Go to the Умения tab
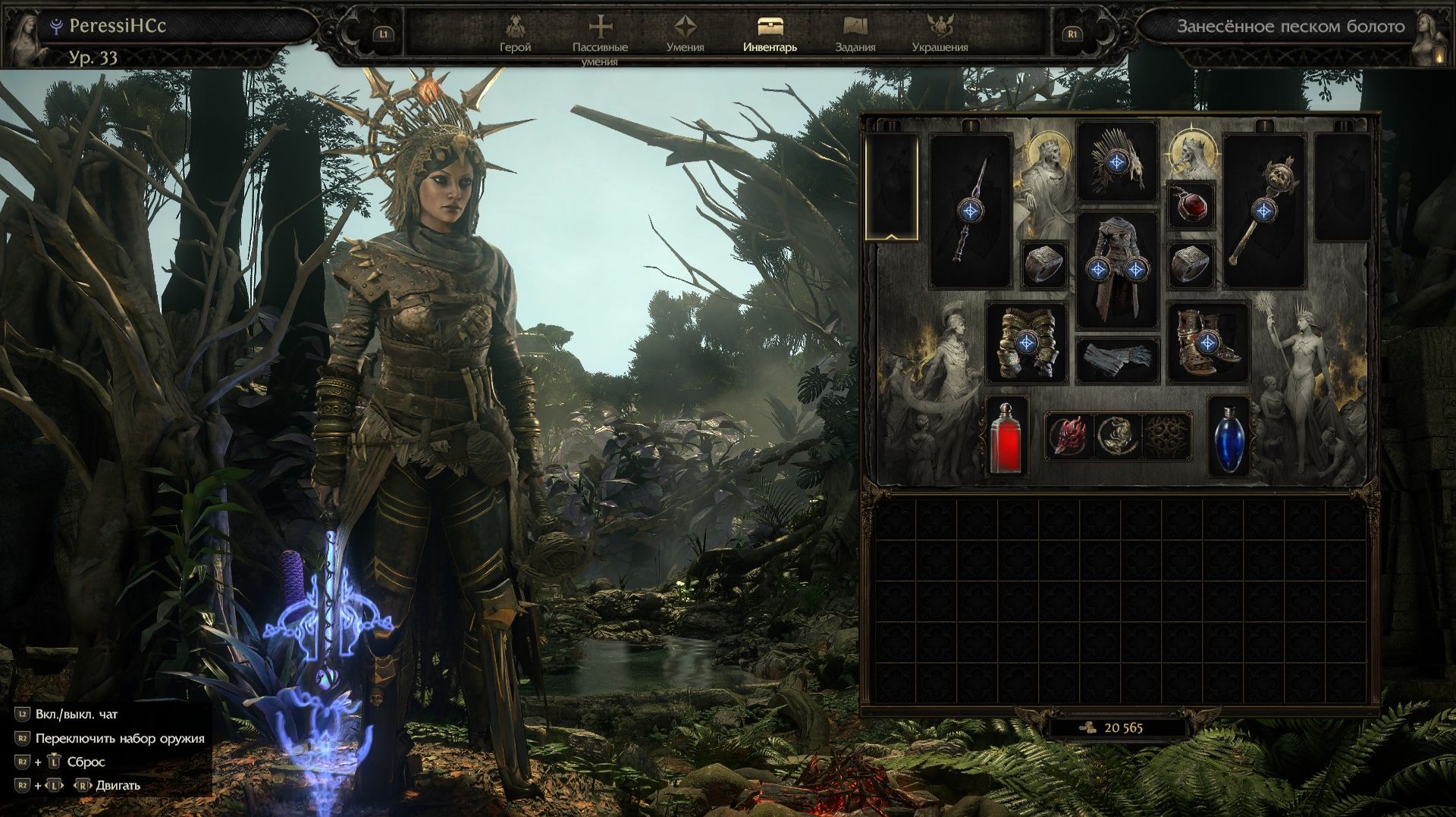This screenshot has width=1456, height=817. coord(685,34)
